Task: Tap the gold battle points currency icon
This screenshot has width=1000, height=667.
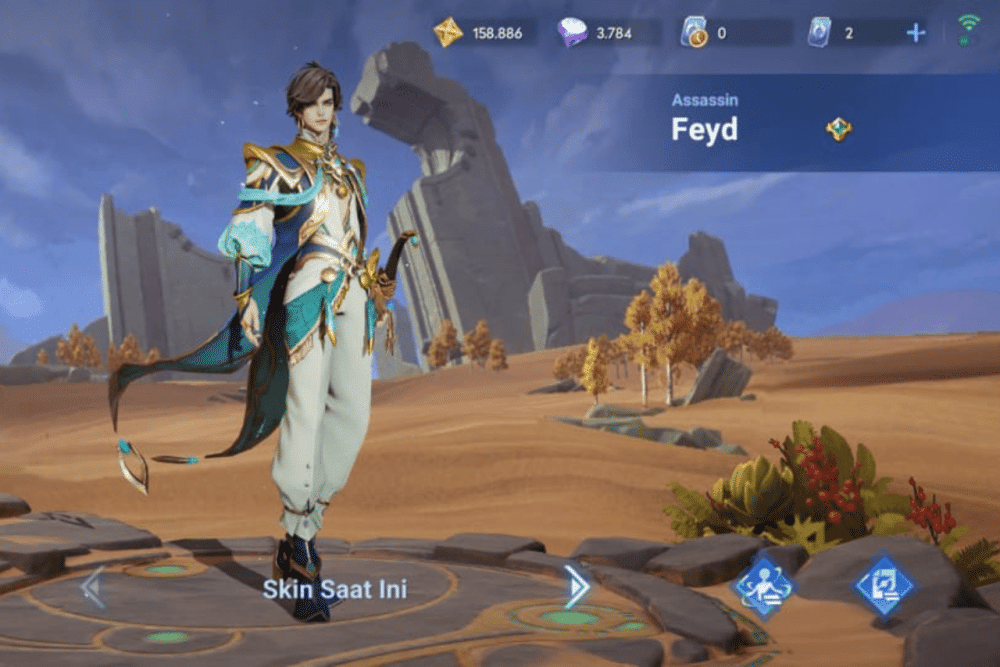Action: click(448, 32)
